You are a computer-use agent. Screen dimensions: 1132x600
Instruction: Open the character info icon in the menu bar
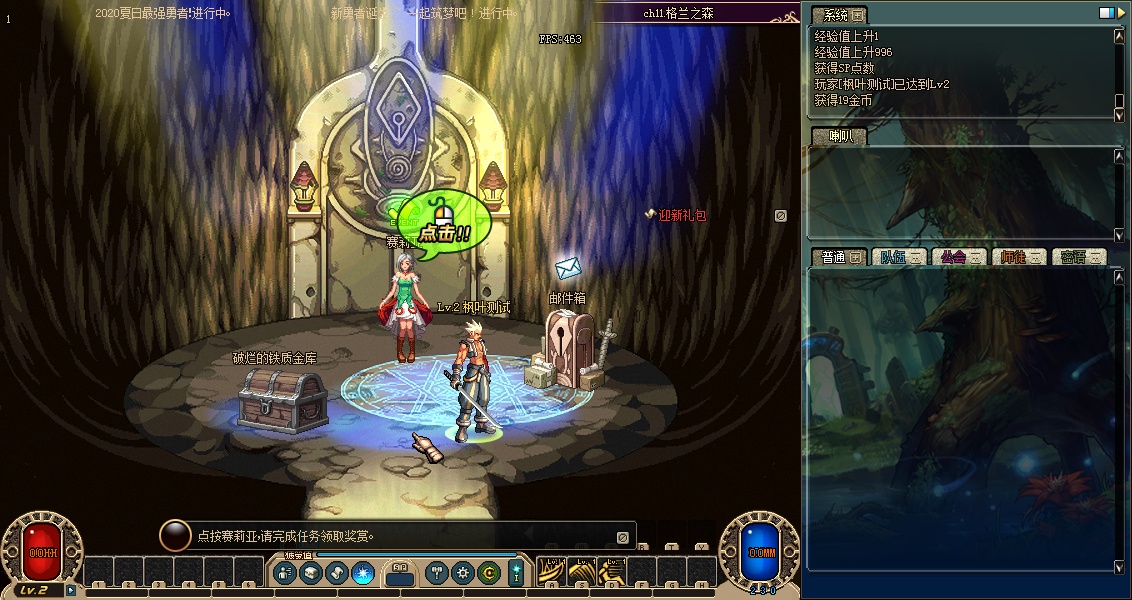[x=285, y=573]
